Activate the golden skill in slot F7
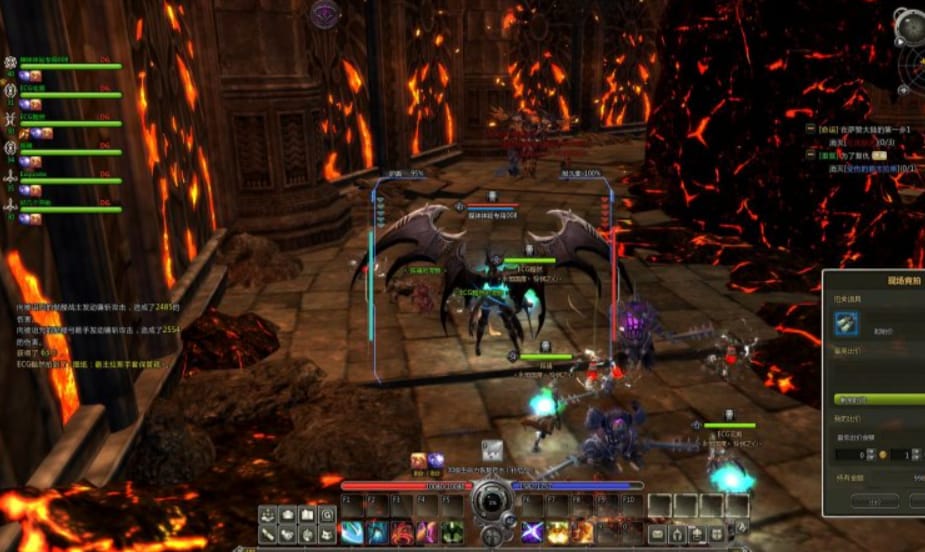Image resolution: width=925 pixels, height=552 pixels. [558, 532]
